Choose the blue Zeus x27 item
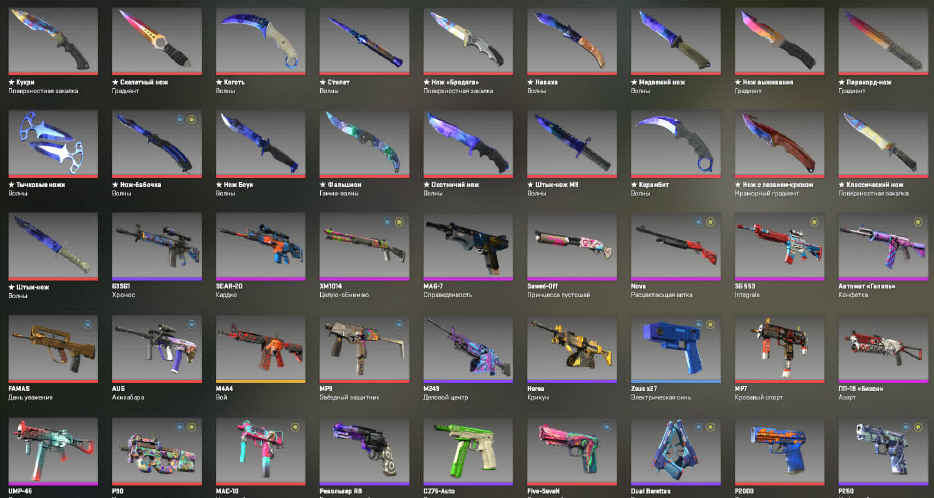This screenshot has height=498, width=934. [675, 349]
